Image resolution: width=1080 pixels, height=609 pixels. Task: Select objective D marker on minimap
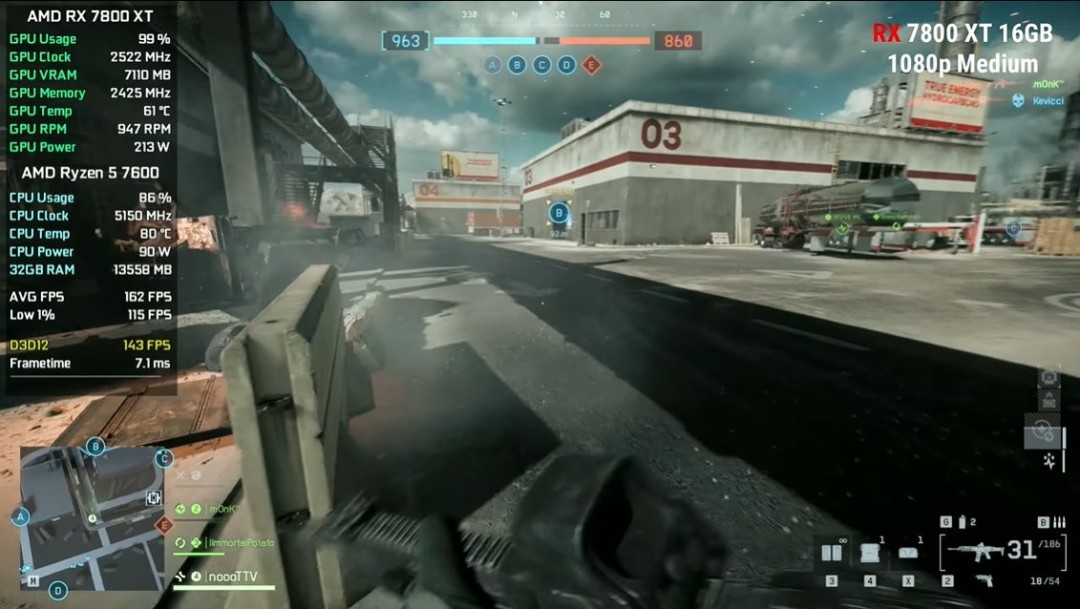point(58,590)
